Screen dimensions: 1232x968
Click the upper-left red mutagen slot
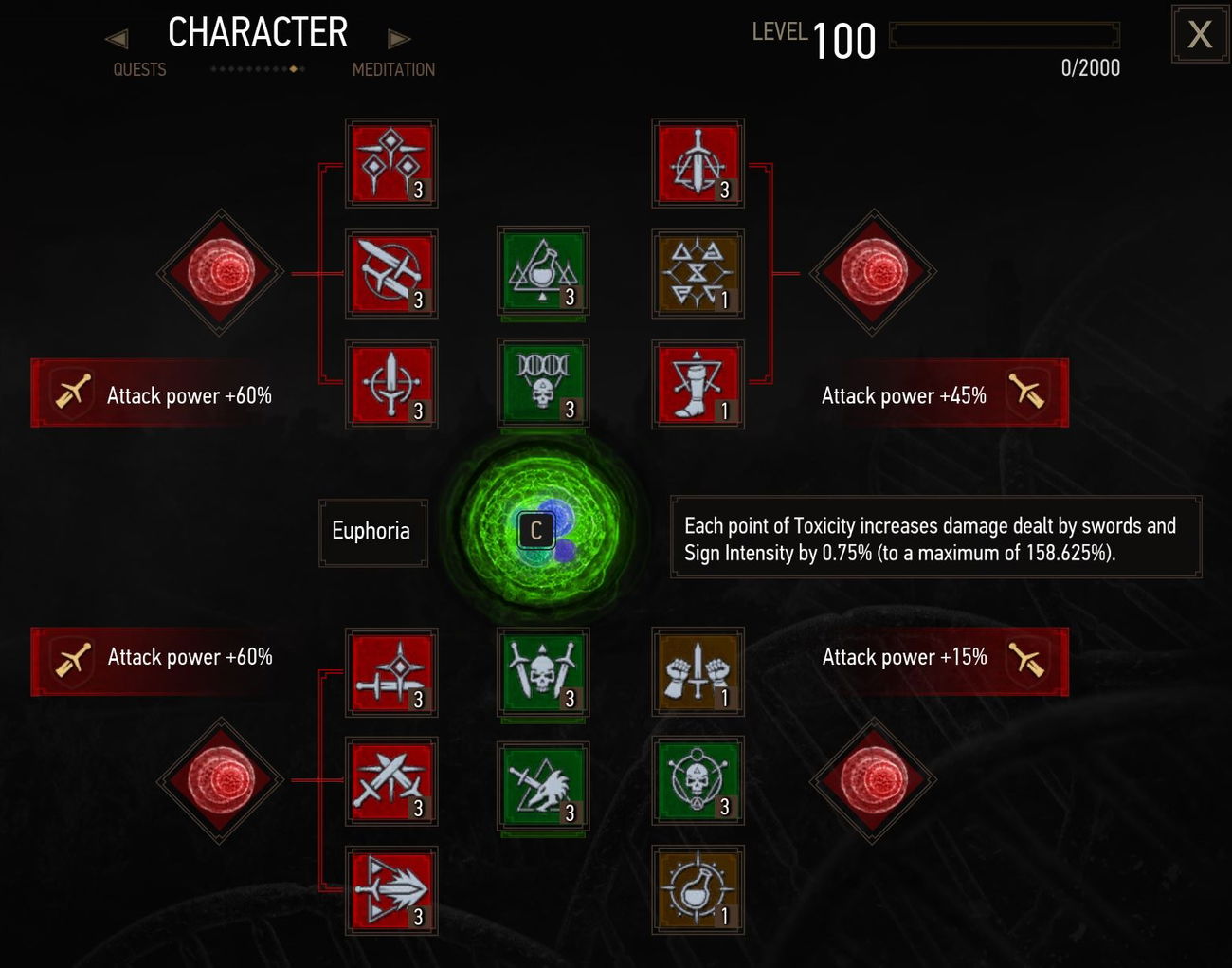coord(220,274)
